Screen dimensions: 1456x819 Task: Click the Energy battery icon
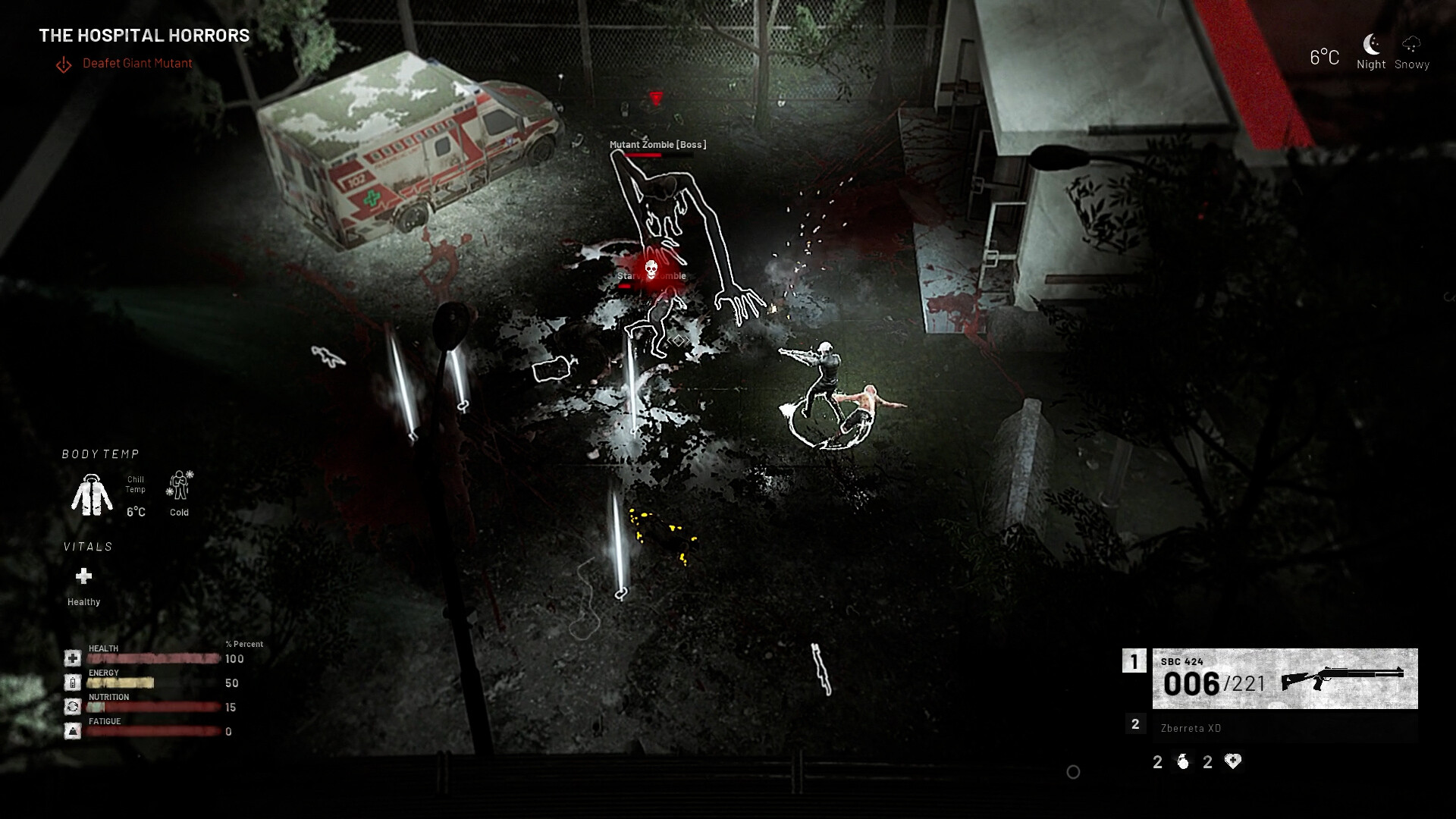pos(72,682)
